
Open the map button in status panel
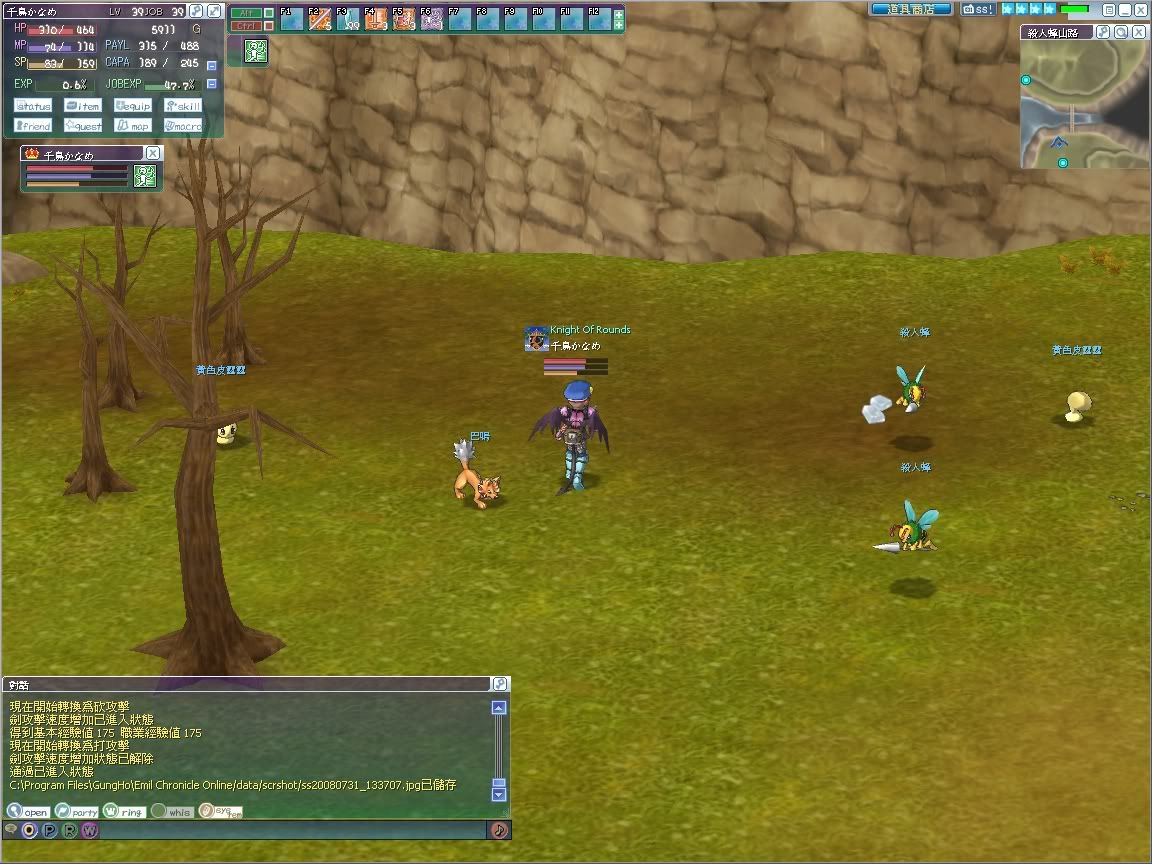[133, 126]
